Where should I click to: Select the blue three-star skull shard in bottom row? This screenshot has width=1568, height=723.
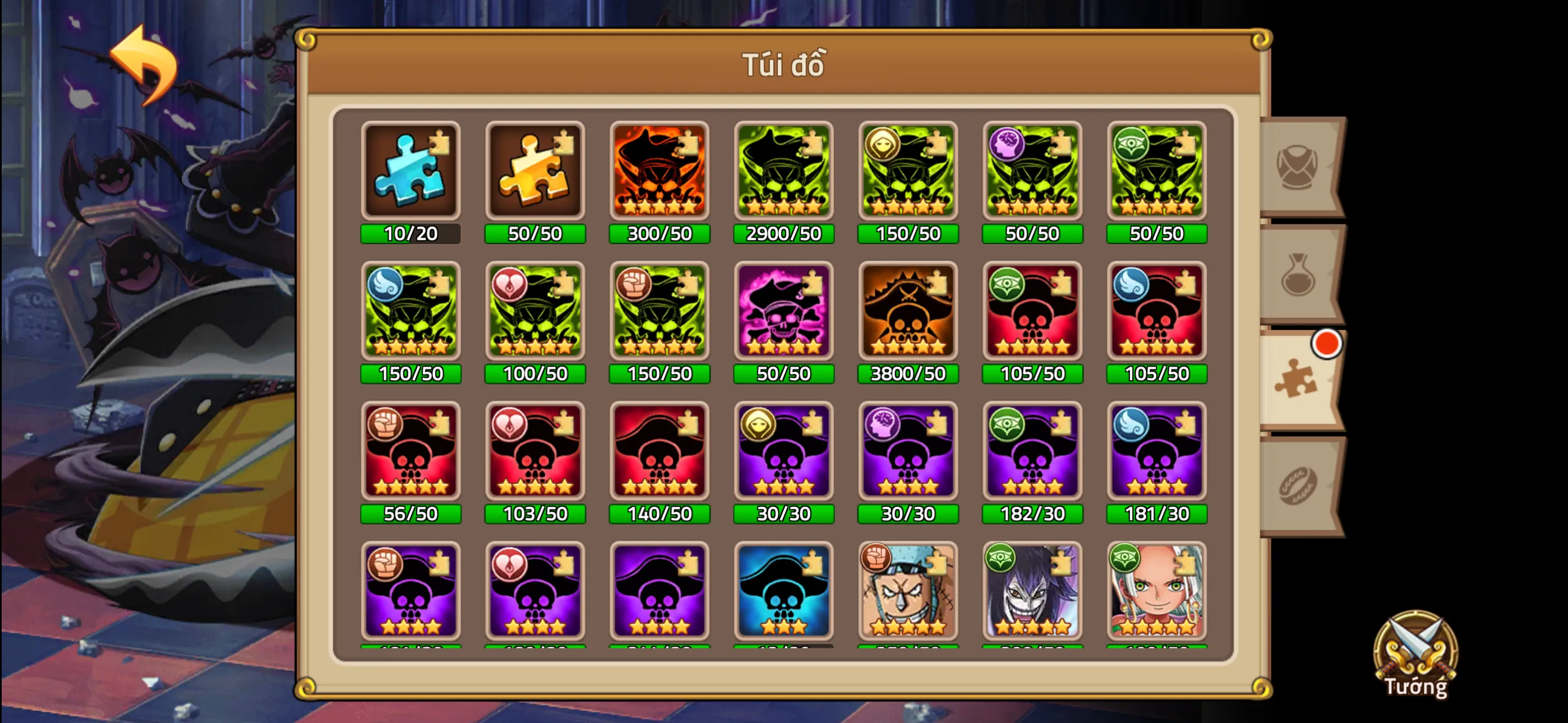click(x=783, y=590)
